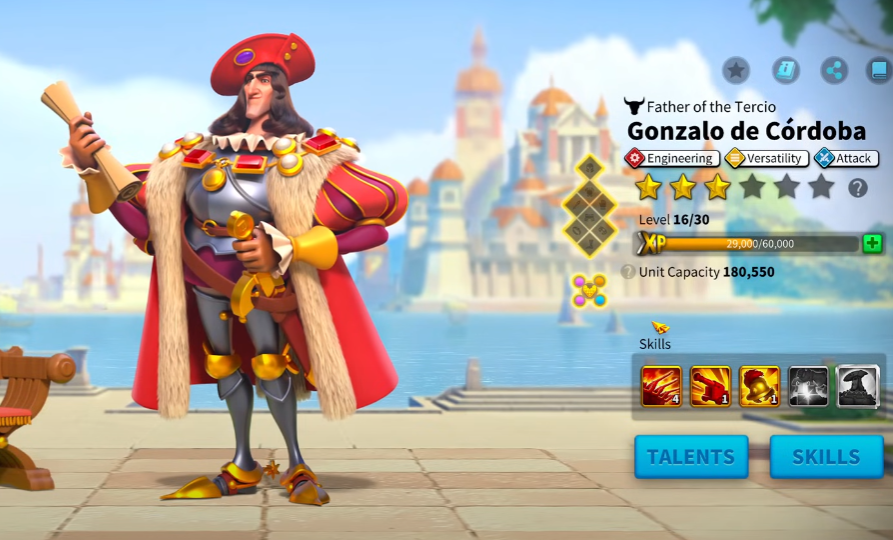The height and width of the screenshot is (540, 893).
Task: Select the Engineering specialty tag
Action: [671, 158]
